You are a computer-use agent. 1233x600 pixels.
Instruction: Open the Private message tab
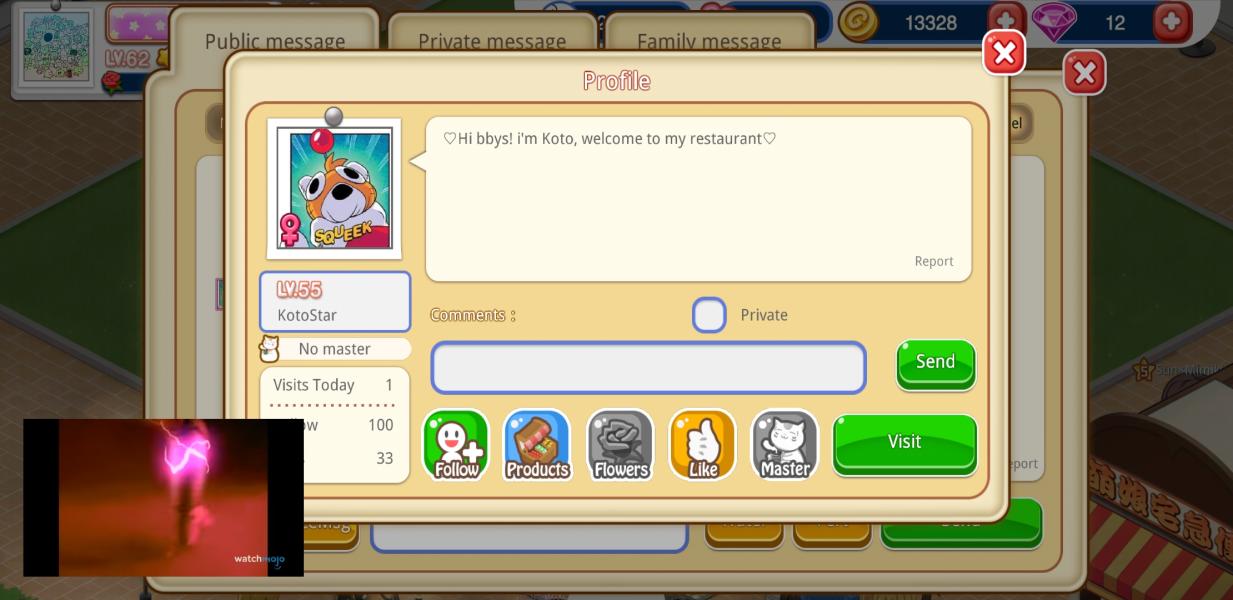coord(491,41)
